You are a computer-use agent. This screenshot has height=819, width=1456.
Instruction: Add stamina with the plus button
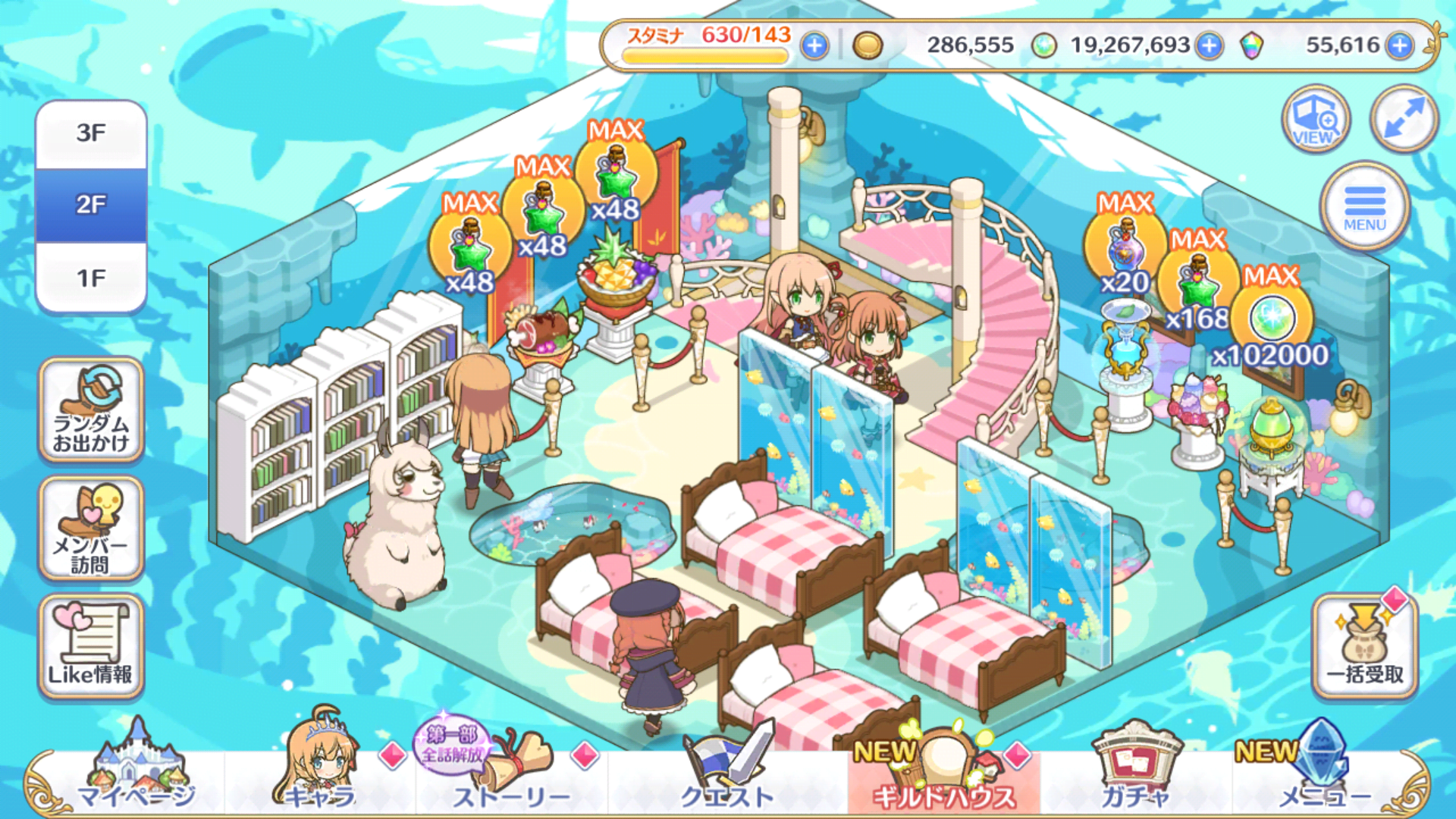pyautogui.click(x=814, y=46)
